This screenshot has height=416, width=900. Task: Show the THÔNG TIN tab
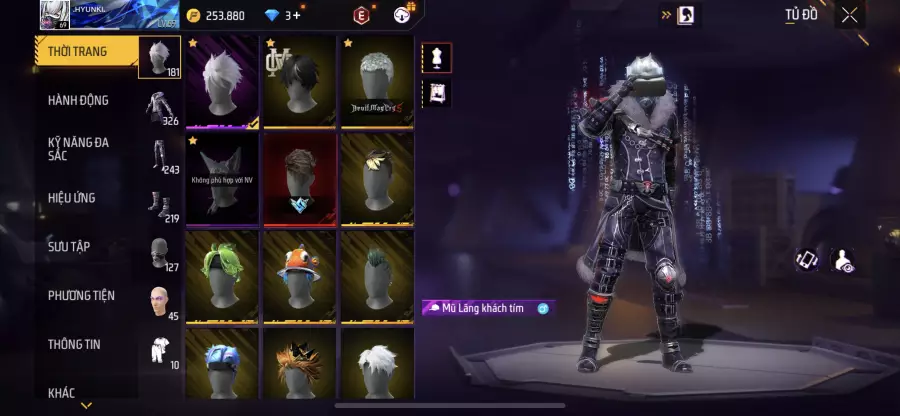click(x=74, y=344)
